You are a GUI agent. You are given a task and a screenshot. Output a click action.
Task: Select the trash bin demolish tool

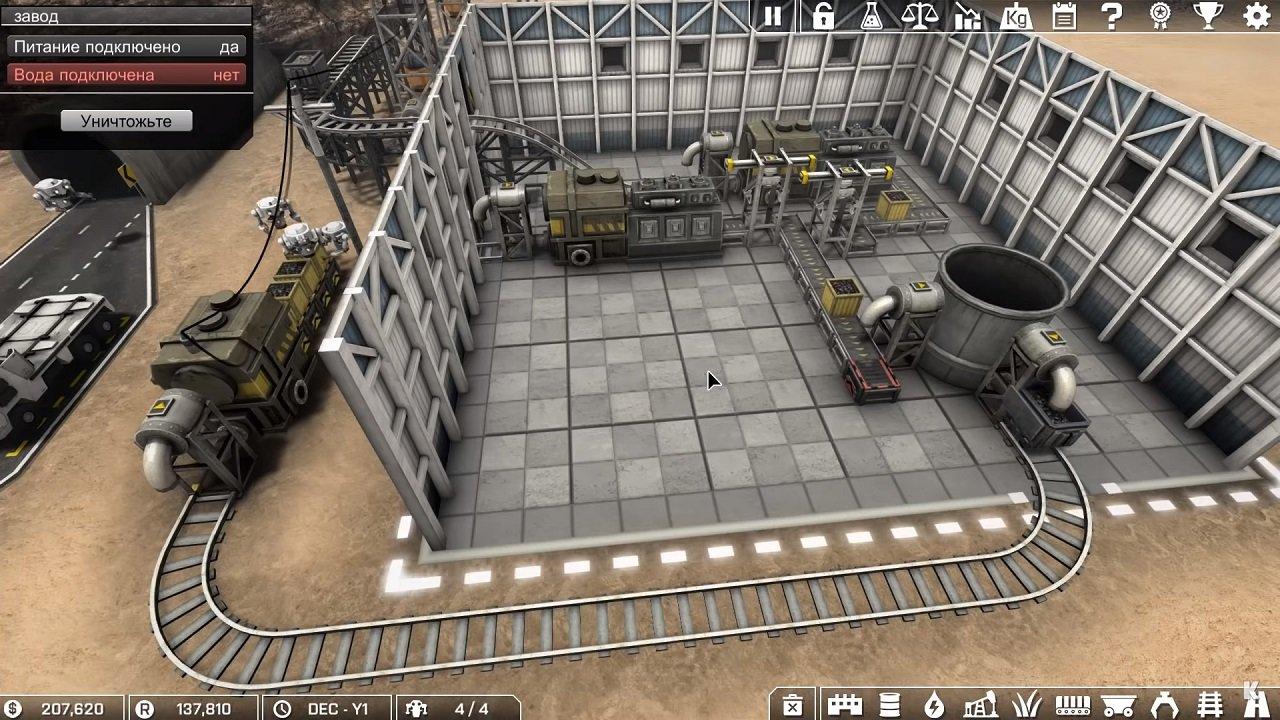[792, 705]
